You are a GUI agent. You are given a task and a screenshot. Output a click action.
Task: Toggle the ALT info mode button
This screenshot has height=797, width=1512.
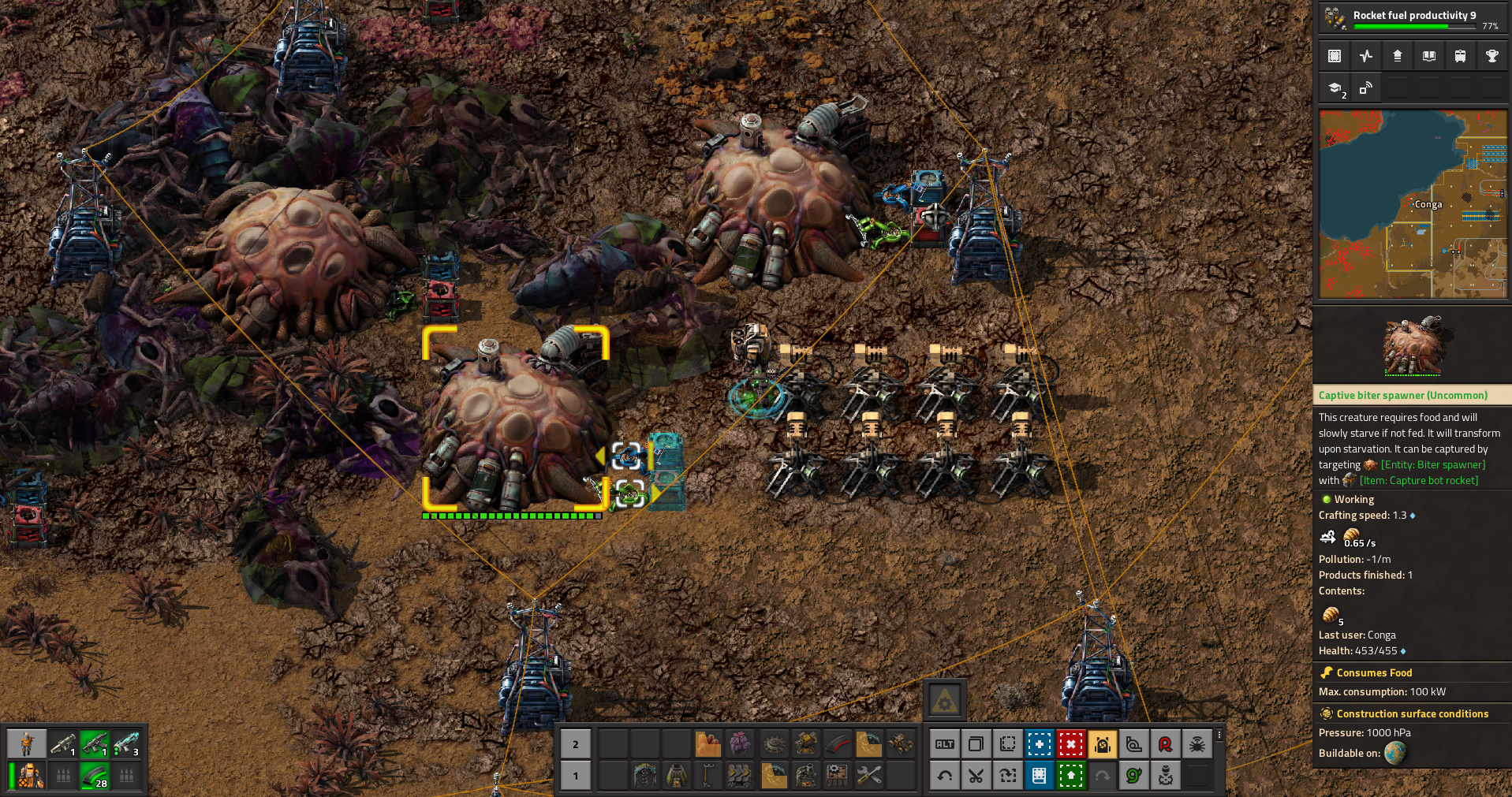(944, 743)
